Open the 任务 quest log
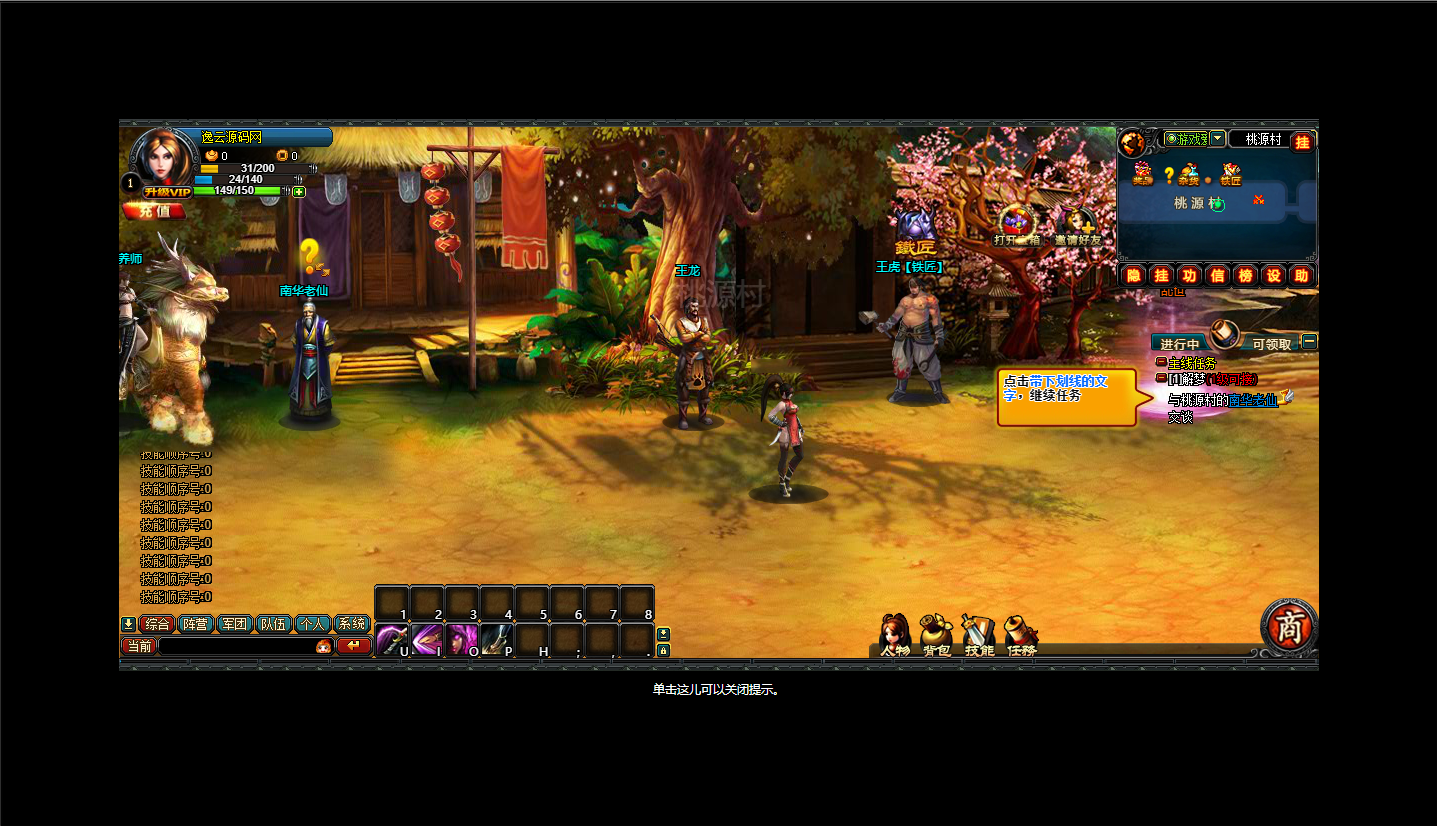 point(1021,636)
